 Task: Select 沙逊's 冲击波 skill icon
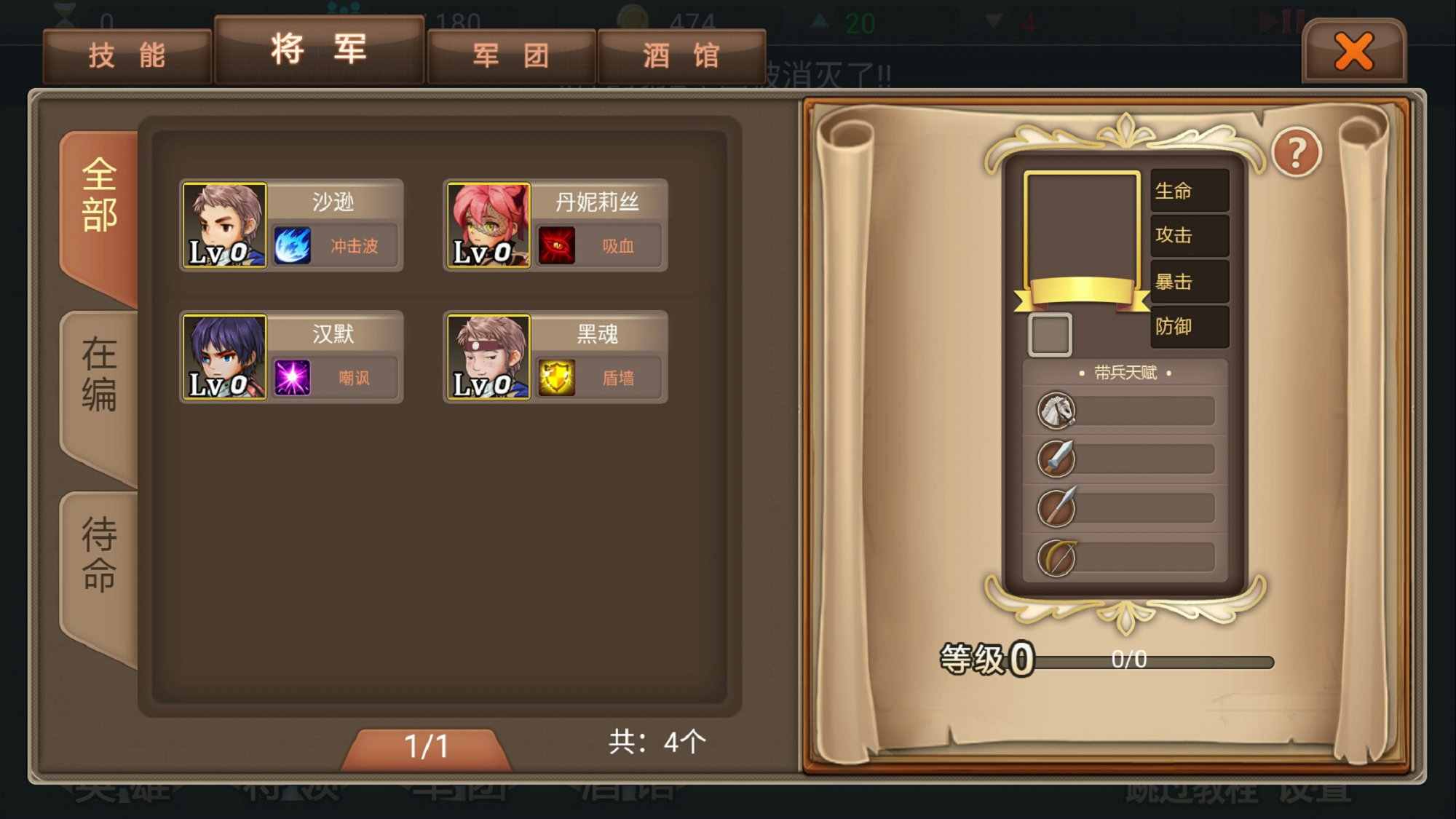[290, 245]
